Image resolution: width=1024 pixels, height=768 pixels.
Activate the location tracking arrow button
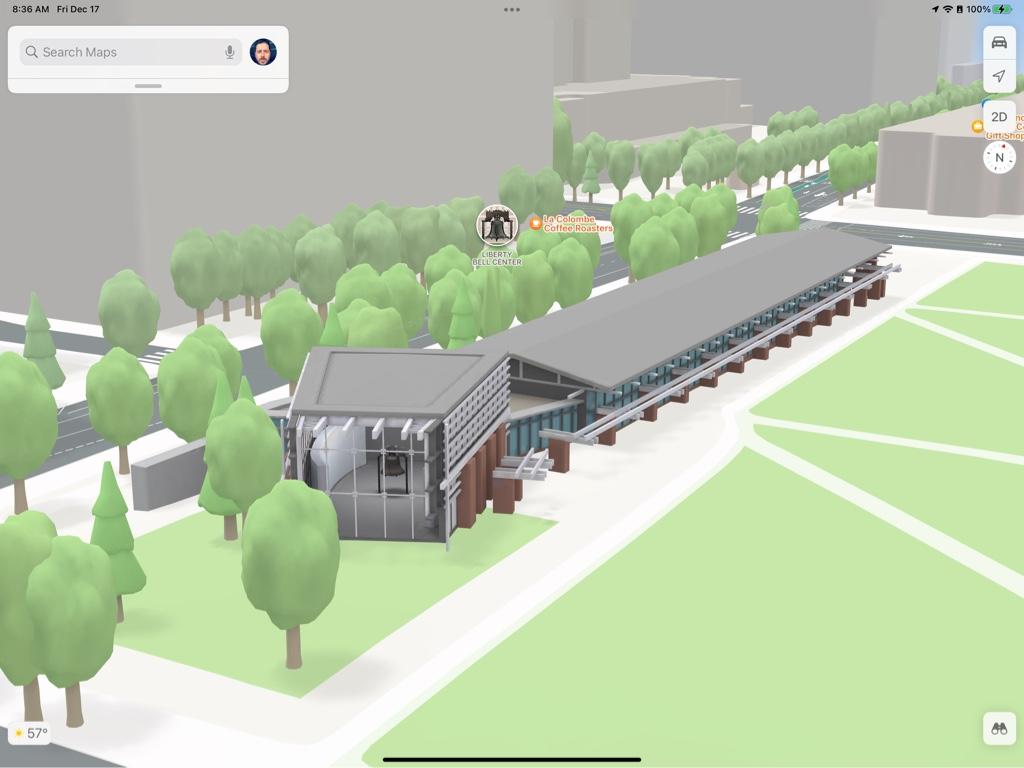[x=999, y=76]
